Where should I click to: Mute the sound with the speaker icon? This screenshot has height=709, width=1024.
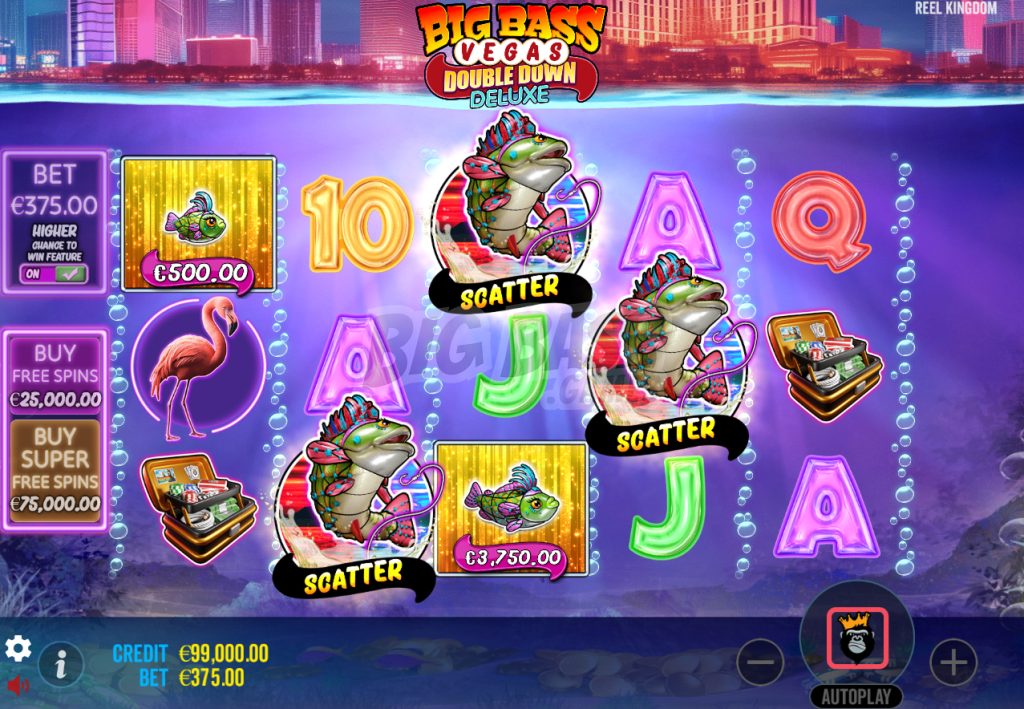click(x=17, y=686)
